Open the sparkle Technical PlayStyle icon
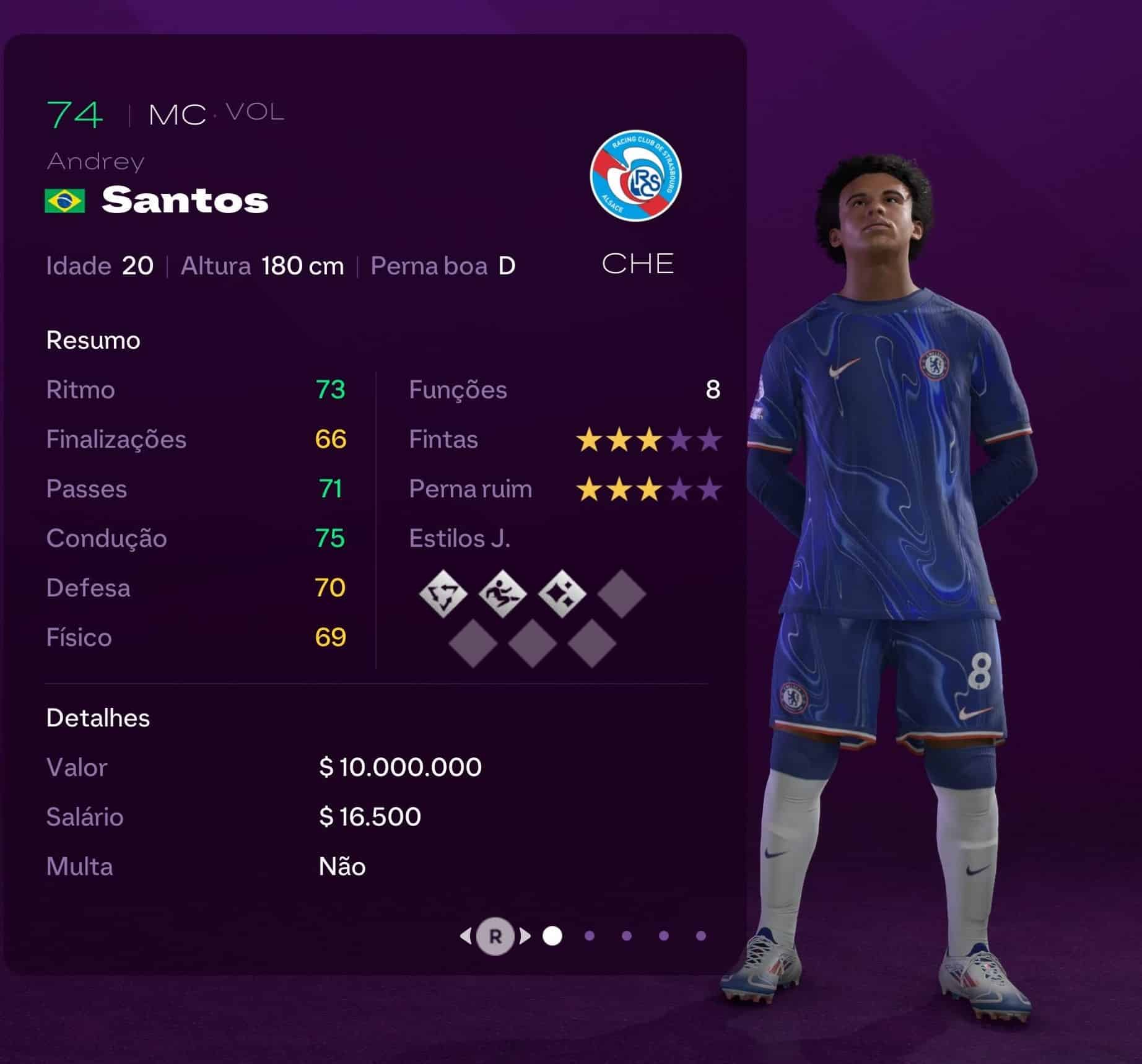Image resolution: width=1142 pixels, height=1064 pixels. pos(560,595)
